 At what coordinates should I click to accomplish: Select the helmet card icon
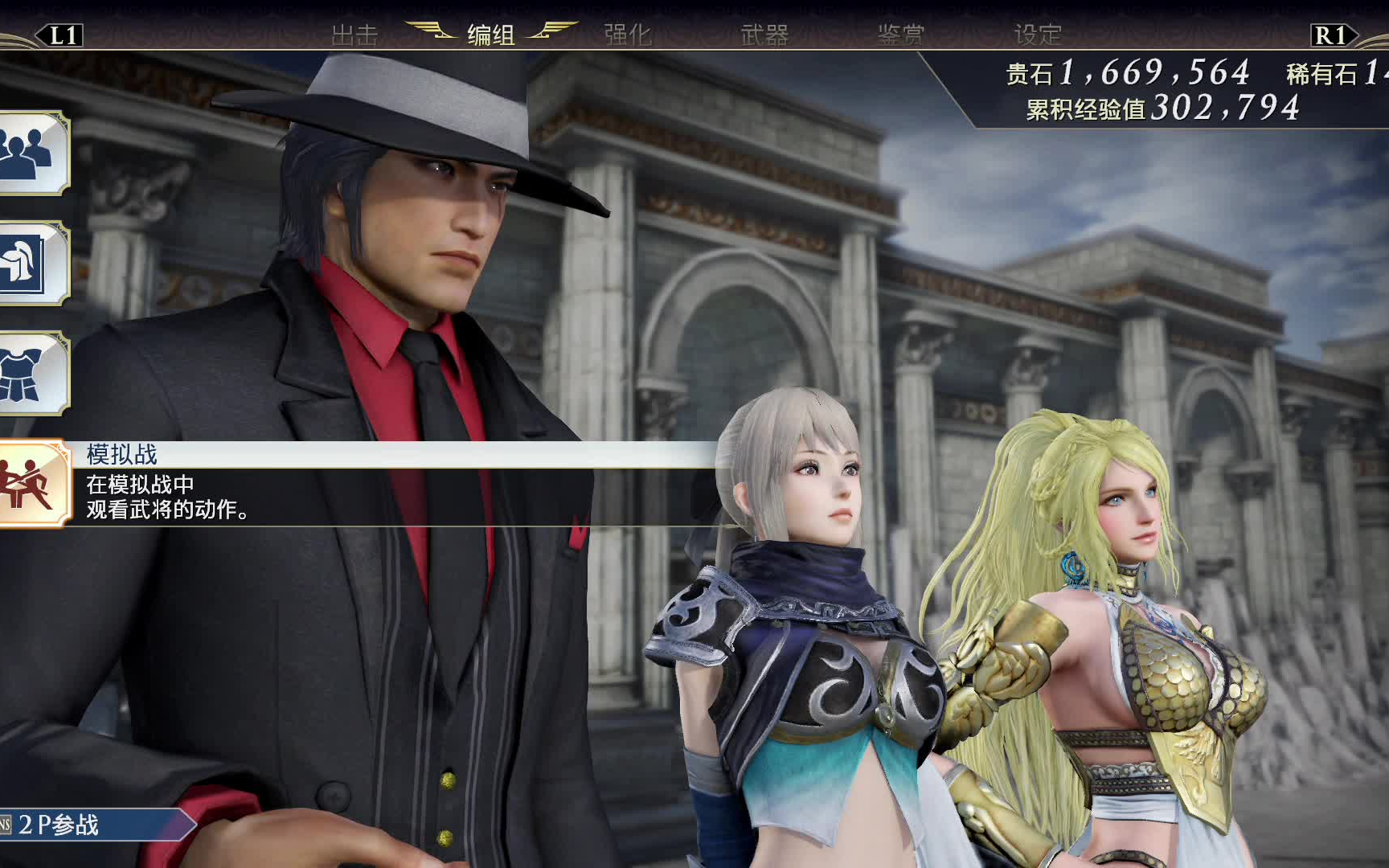click(x=32, y=263)
